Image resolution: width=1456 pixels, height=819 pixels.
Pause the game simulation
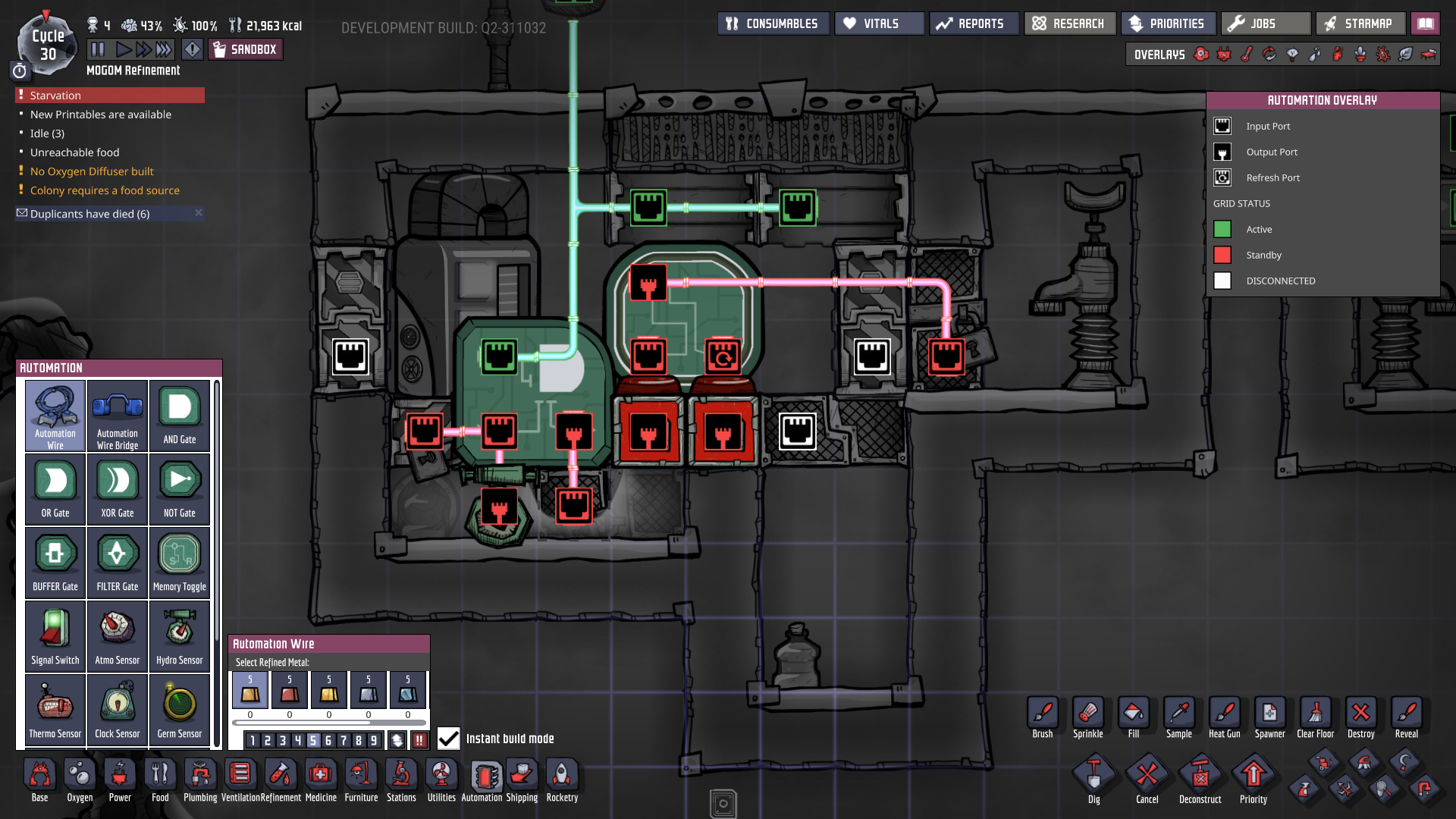pos(99,49)
